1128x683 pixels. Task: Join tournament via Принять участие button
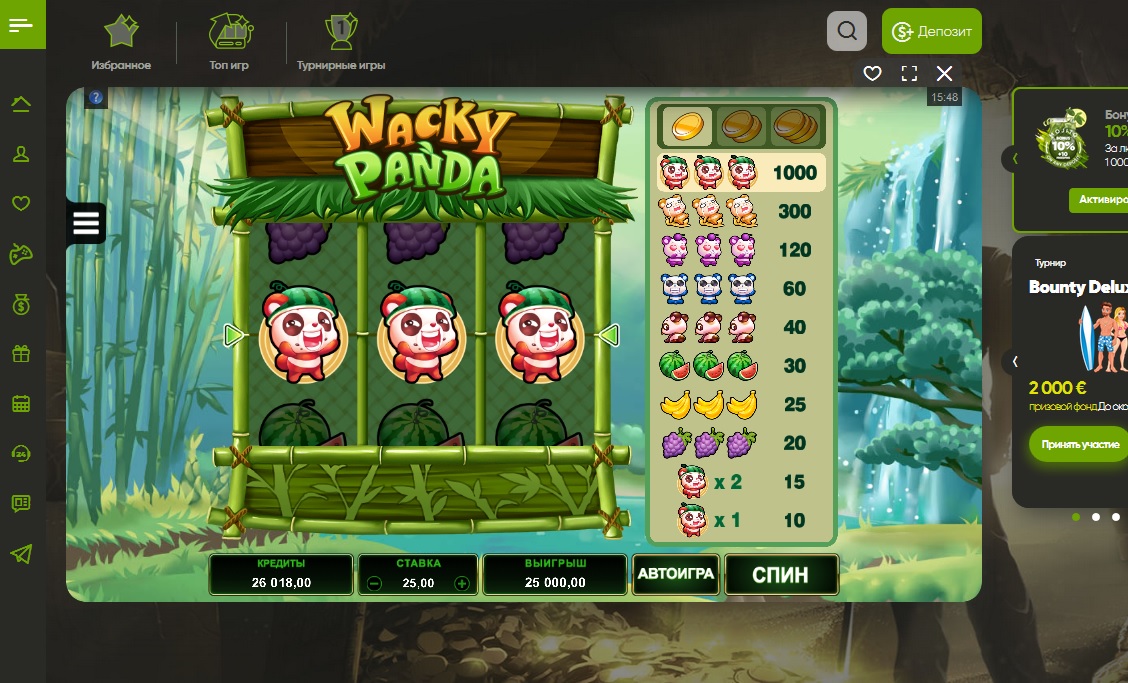pyautogui.click(x=1080, y=443)
